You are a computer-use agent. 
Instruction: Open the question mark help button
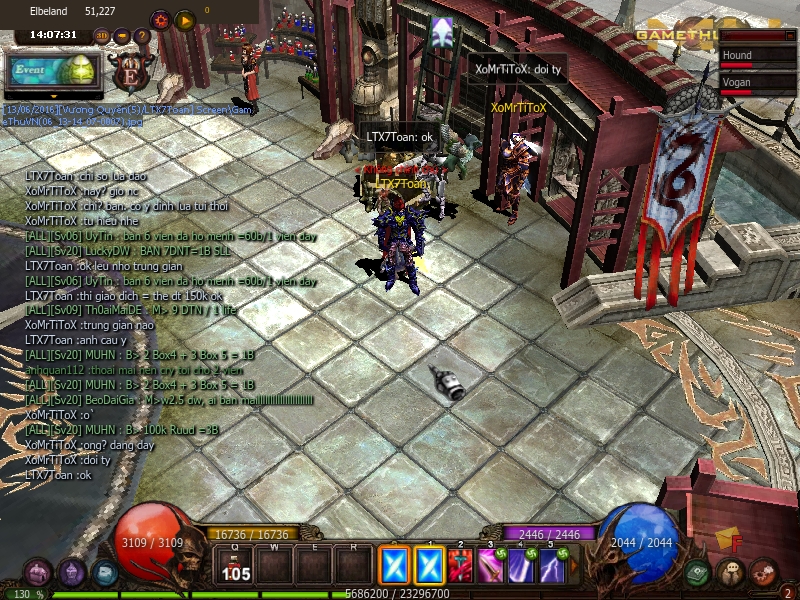point(142,36)
